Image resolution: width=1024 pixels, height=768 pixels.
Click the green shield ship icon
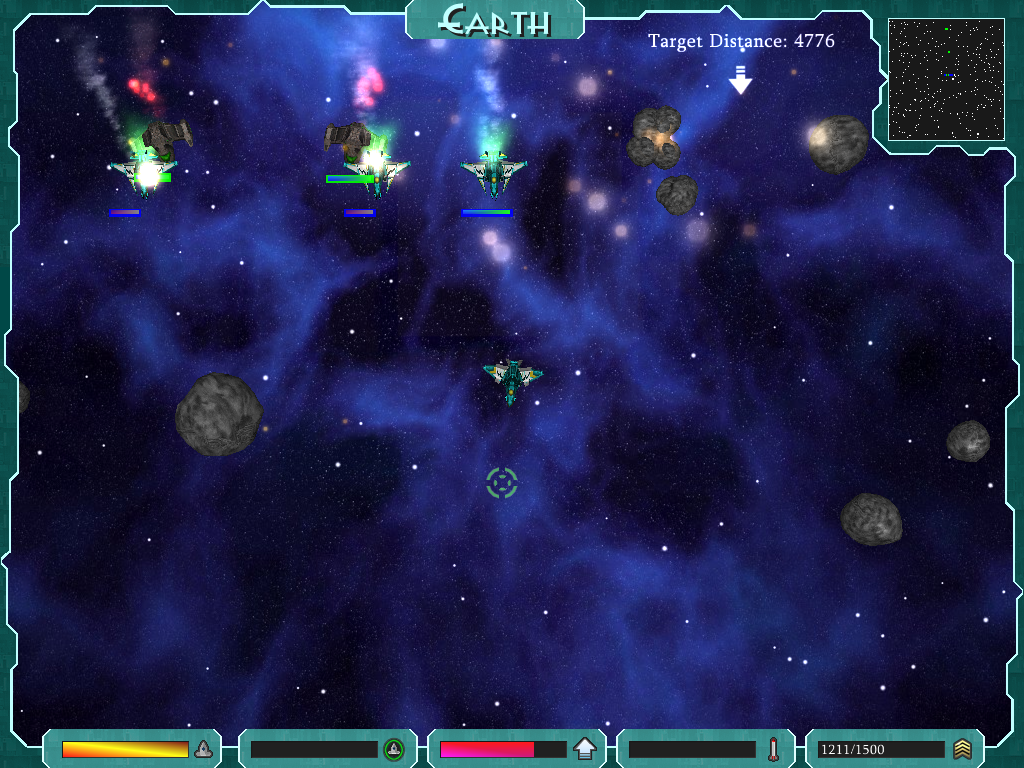pyautogui.click(x=394, y=749)
